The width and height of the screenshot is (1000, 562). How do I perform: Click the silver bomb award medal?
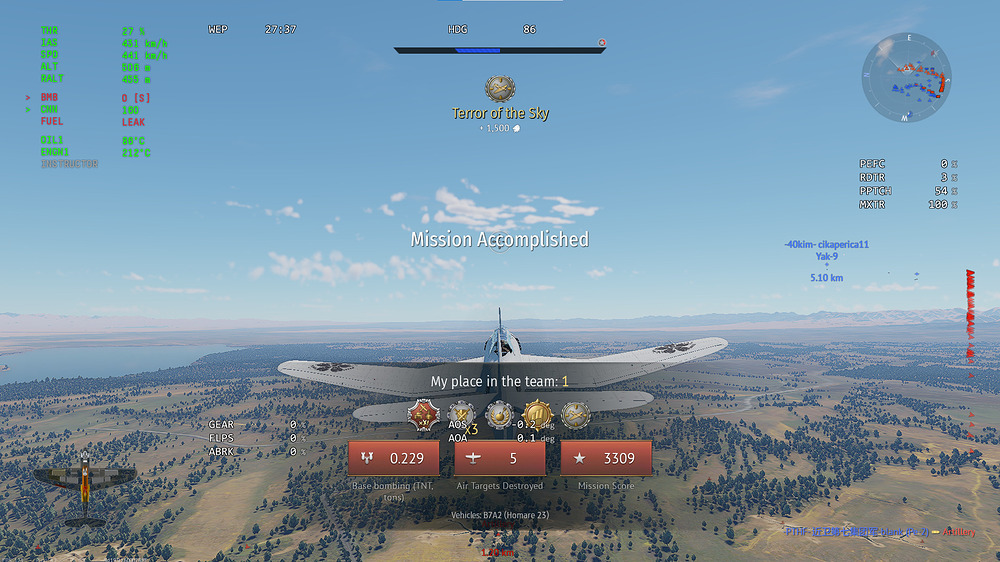(x=499, y=414)
